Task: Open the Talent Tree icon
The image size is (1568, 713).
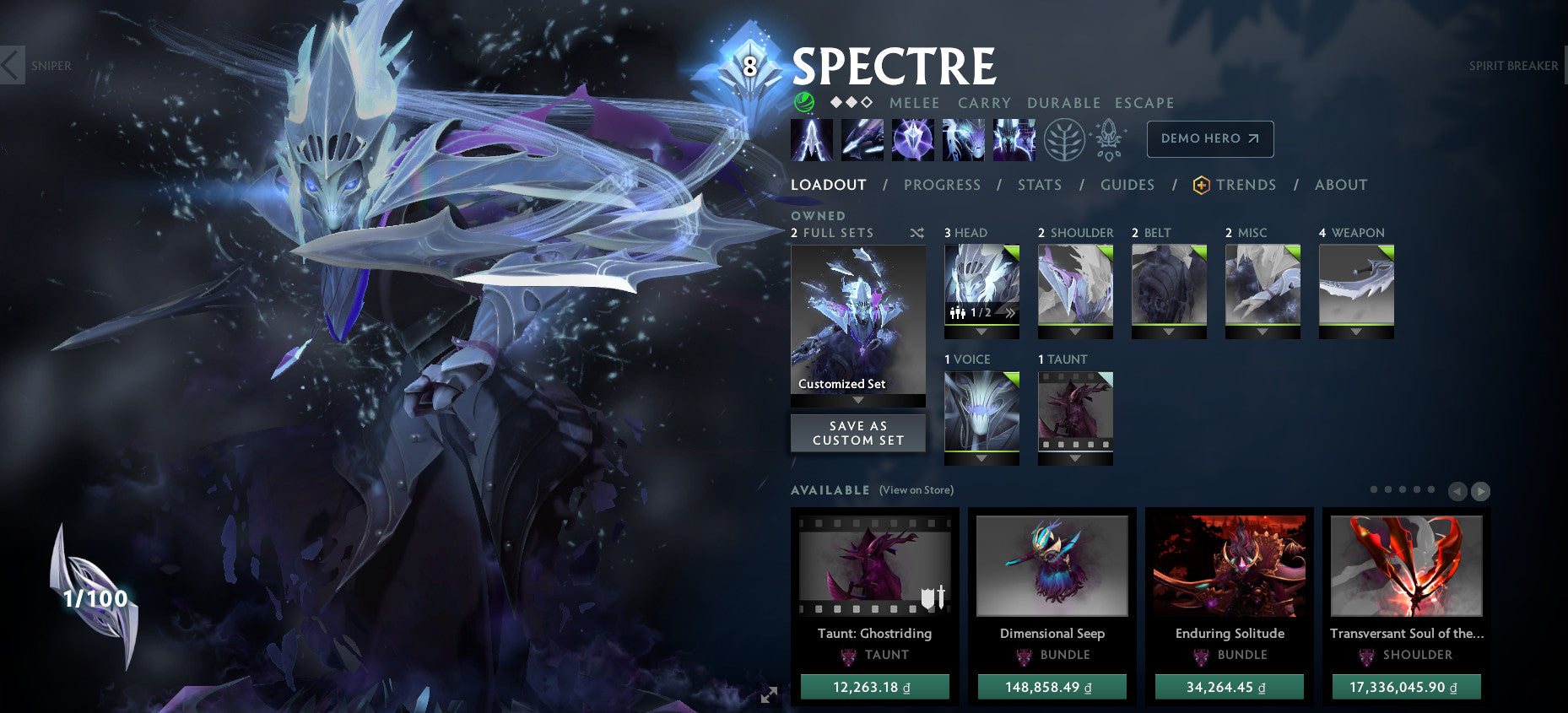Action: [1066, 139]
